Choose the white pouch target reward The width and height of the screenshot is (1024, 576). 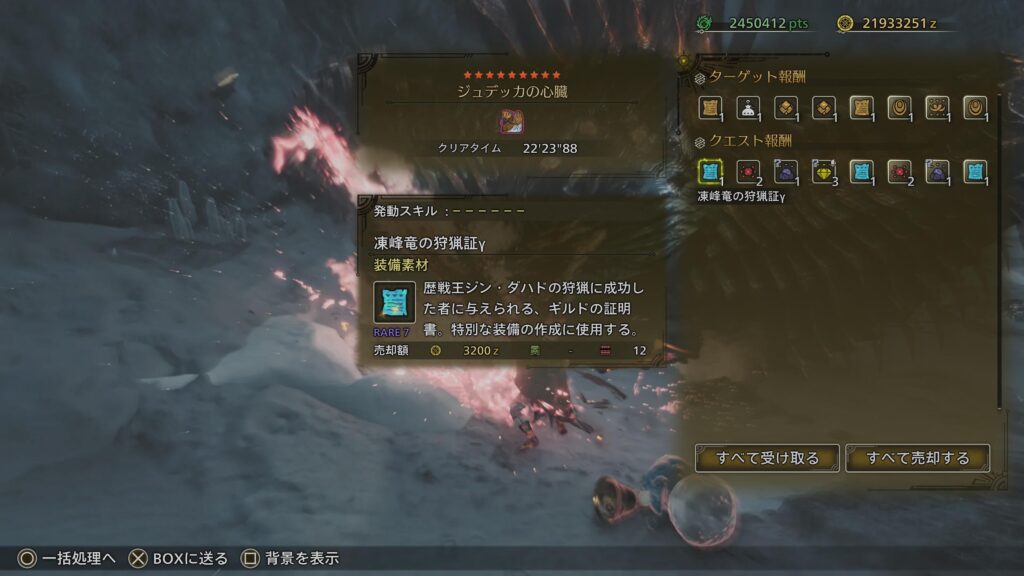pos(748,108)
